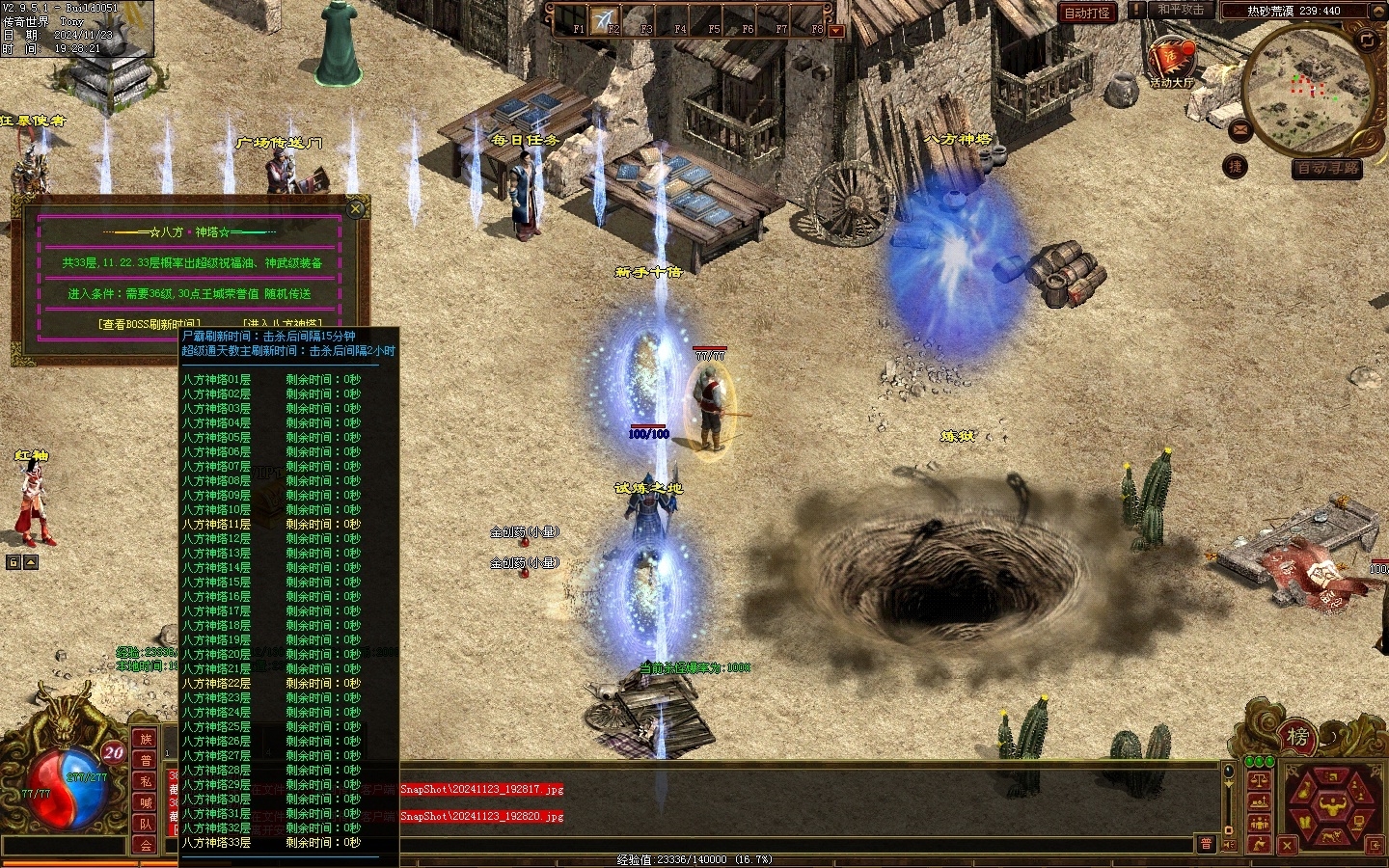1389x868 pixels.
Task: Open the 榜 ranking button
Action: tap(1297, 737)
